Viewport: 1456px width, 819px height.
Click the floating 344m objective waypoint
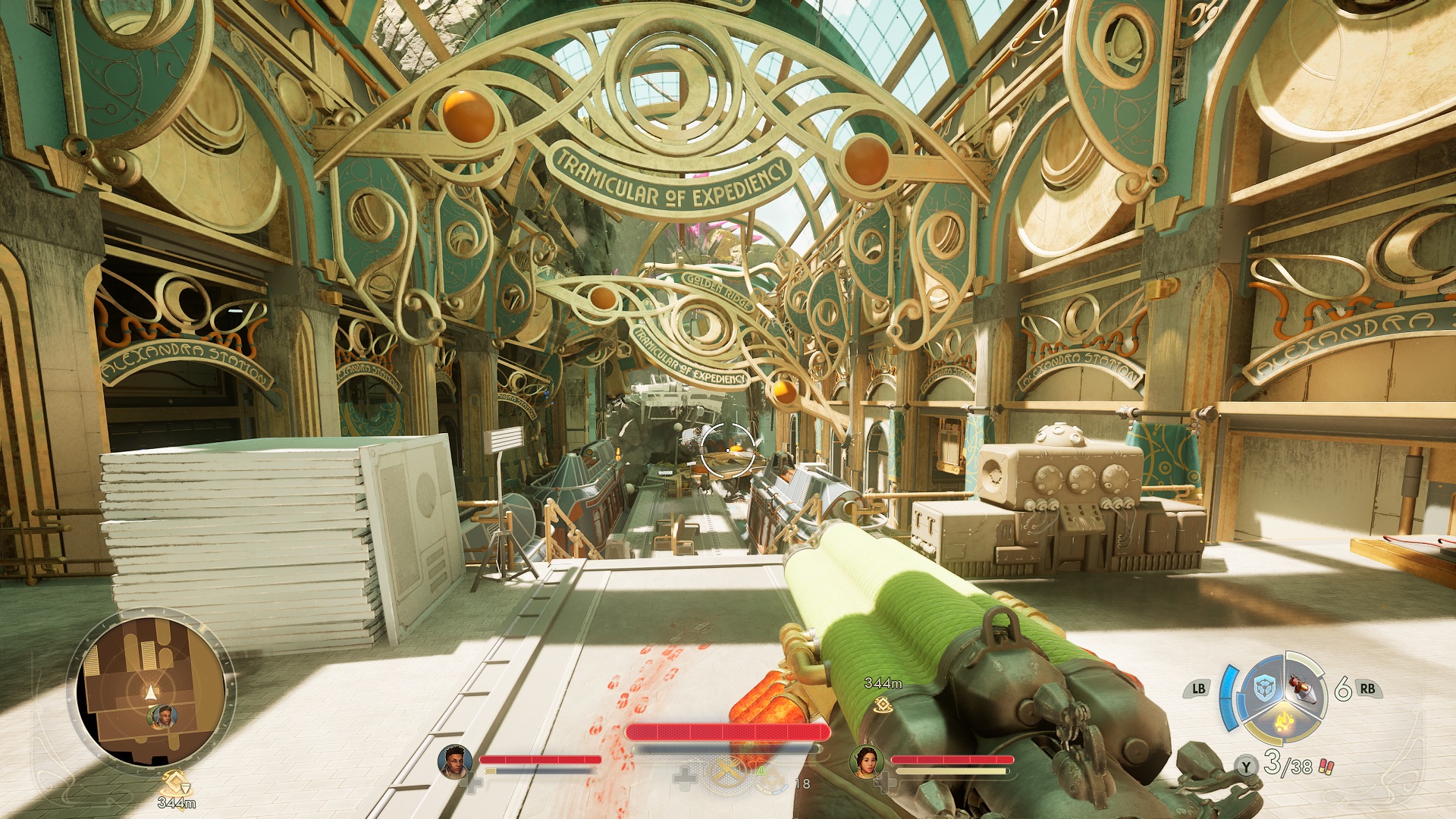(x=882, y=705)
